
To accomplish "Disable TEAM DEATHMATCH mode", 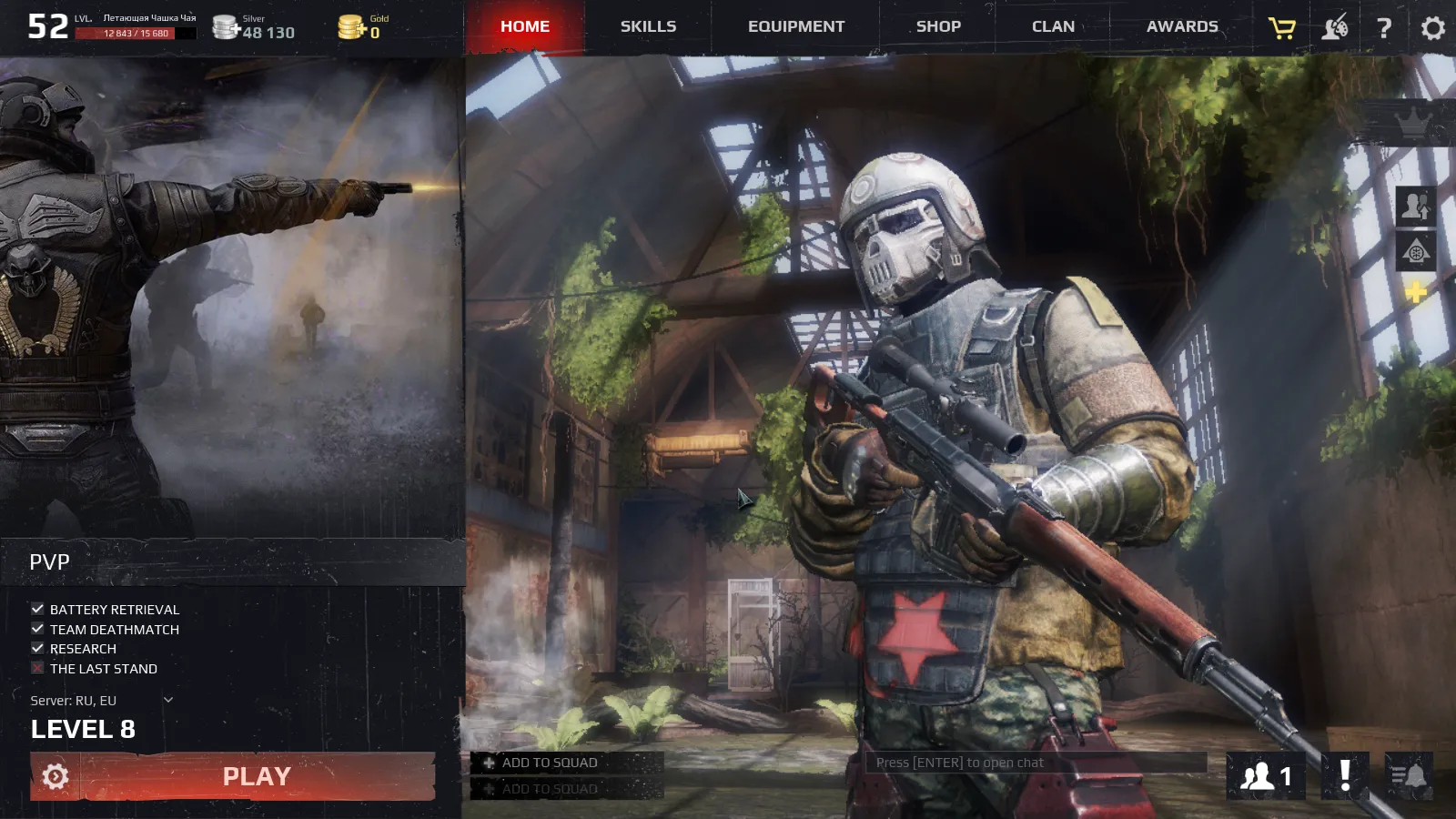I will coord(36,629).
